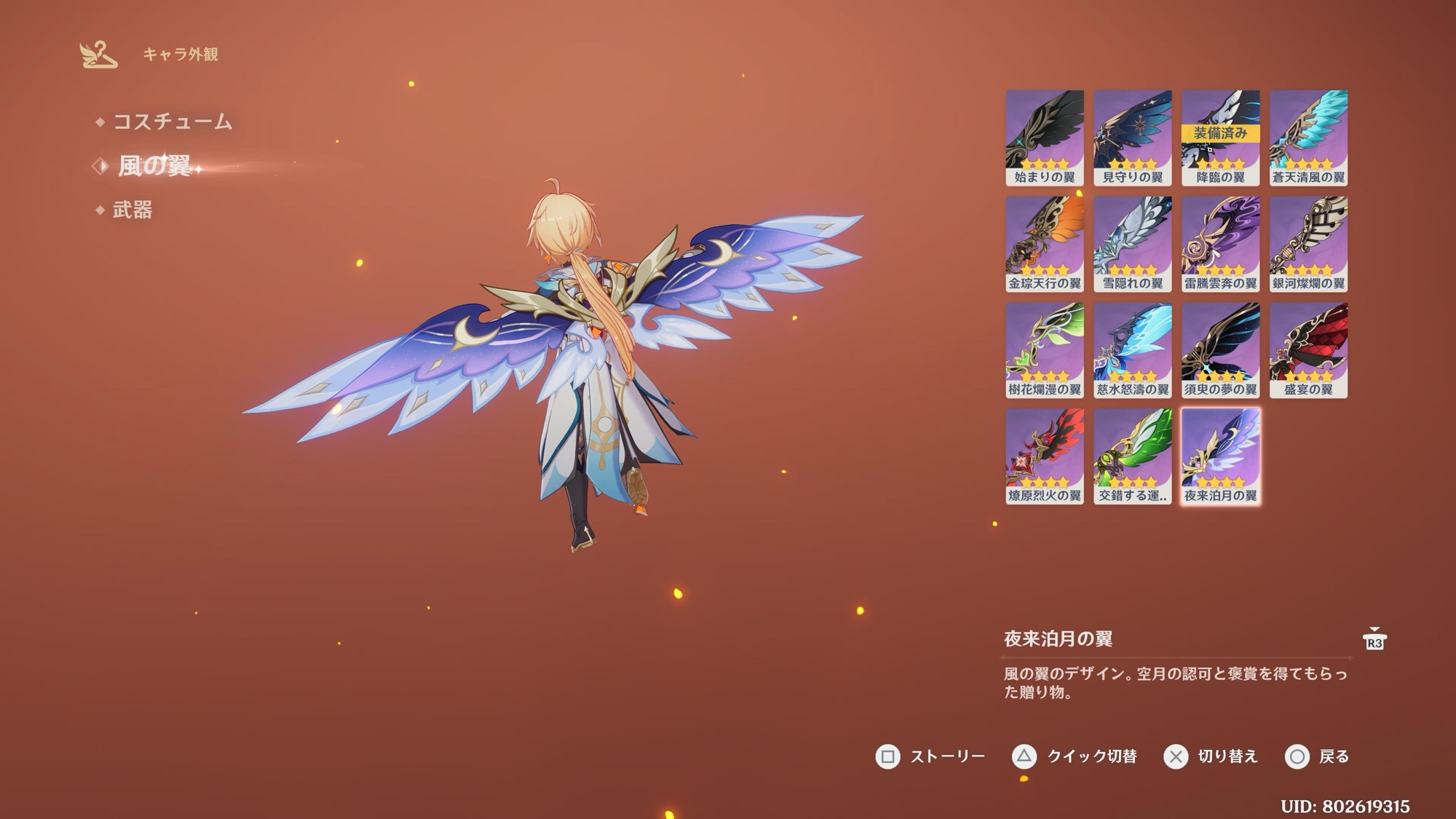Click the equipped 降臨の翼 glider
Image resolution: width=1456 pixels, height=819 pixels.
point(1220,138)
